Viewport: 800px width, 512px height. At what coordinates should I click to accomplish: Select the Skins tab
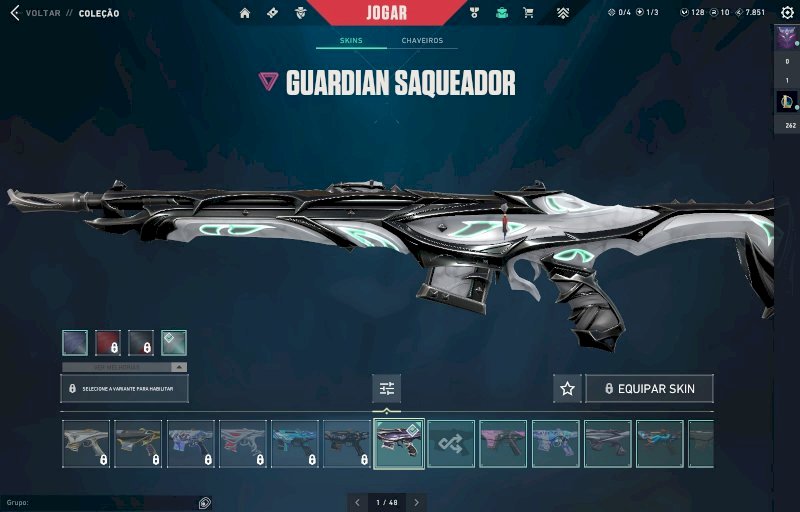click(350, 41)
